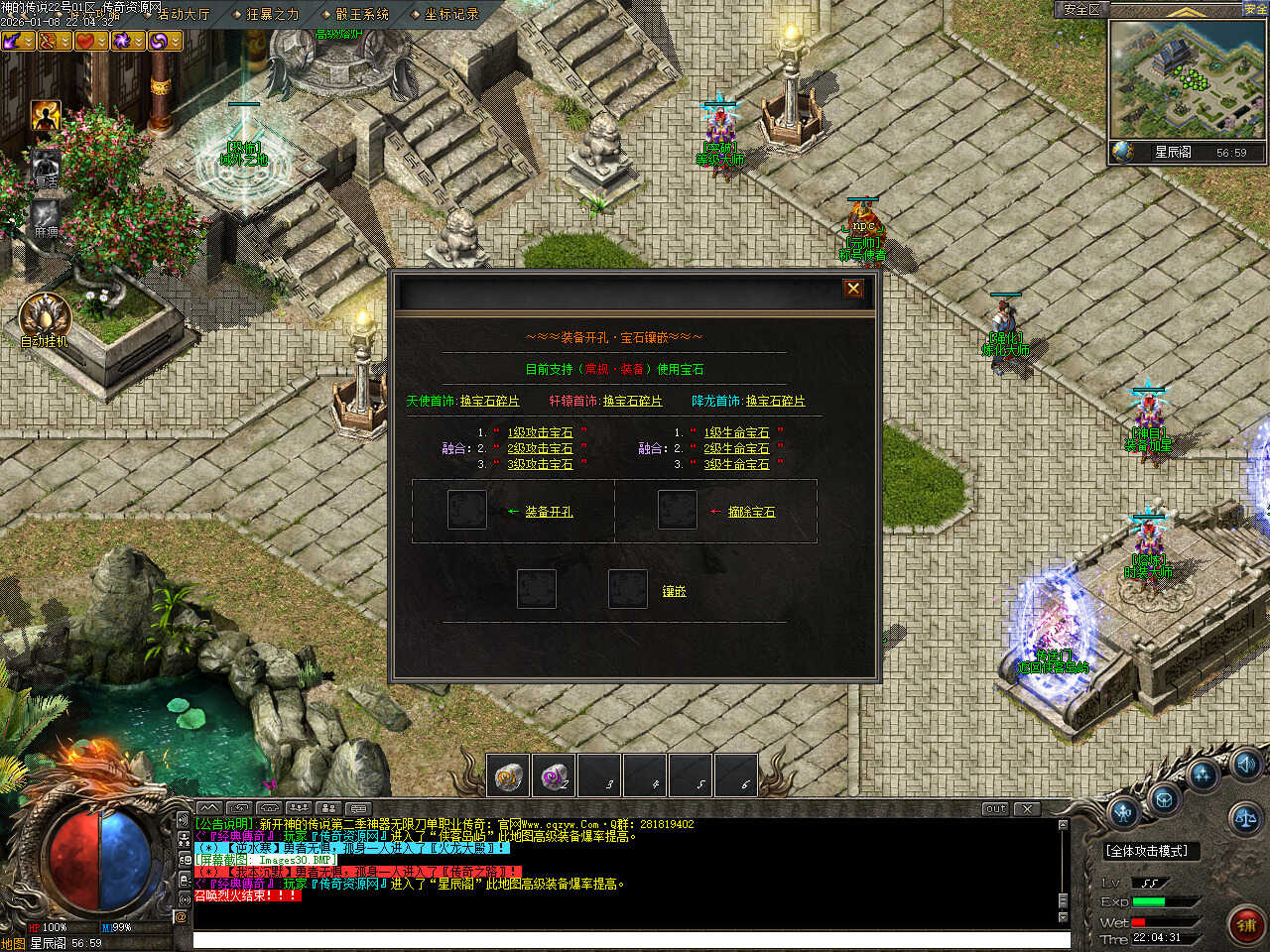1270x952 pixels.
Task: Use the scroll in hotbar slot 1
Action: point(509,775)
